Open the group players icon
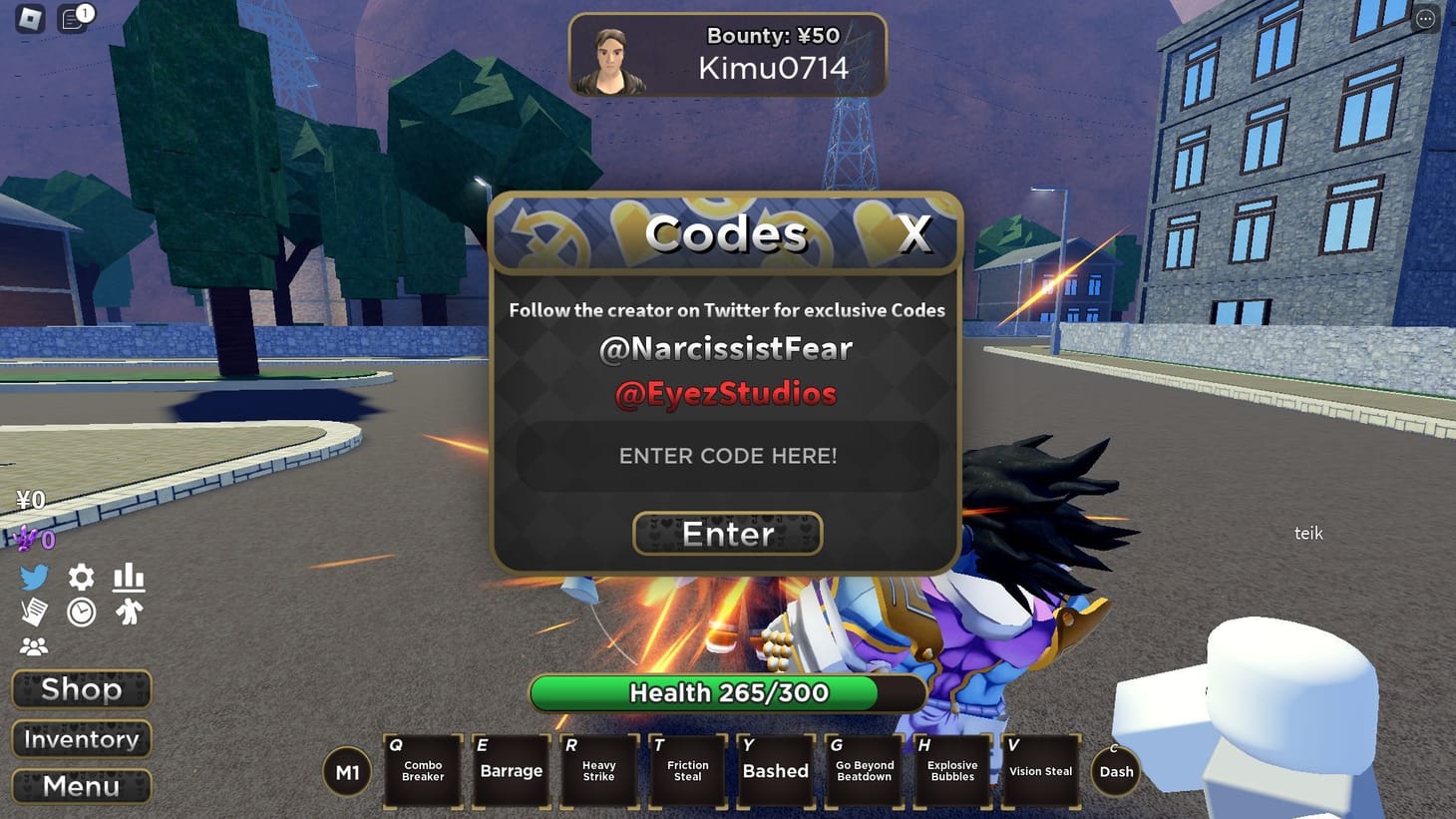This screenshot has height=819, width=1456. (x=36, y=646)
